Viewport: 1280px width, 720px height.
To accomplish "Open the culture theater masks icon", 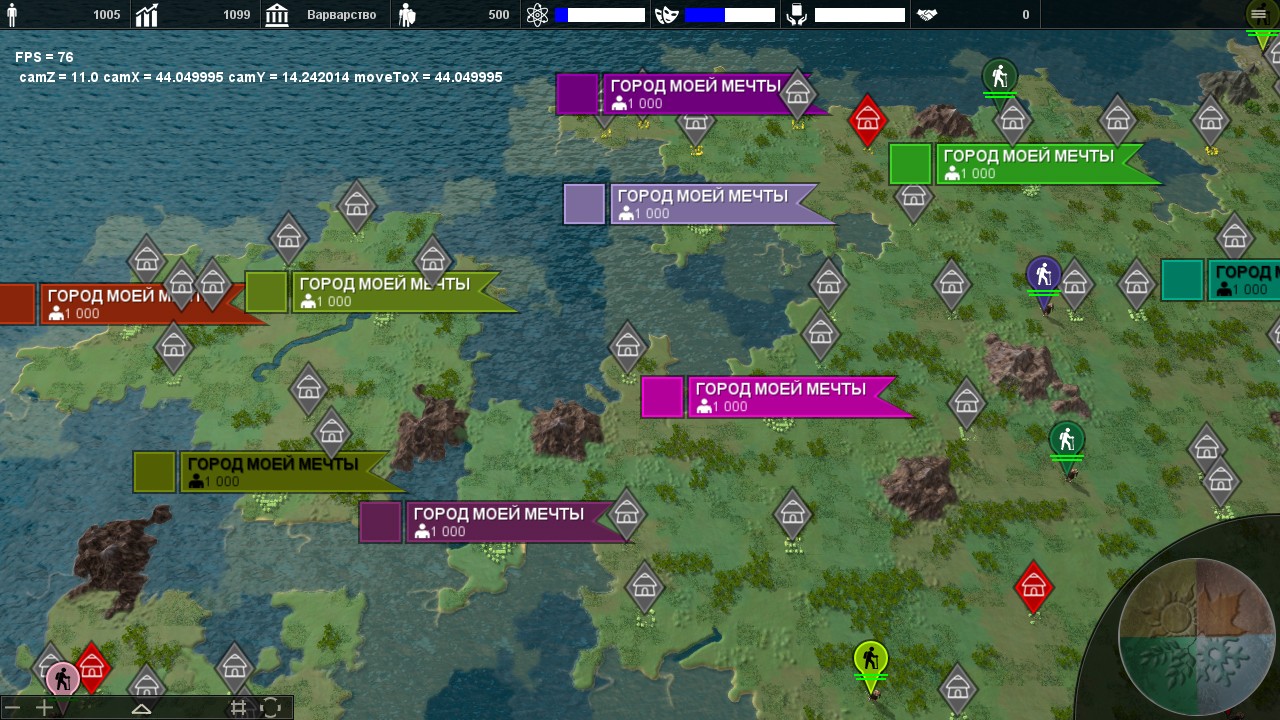I will coord(666,15).
